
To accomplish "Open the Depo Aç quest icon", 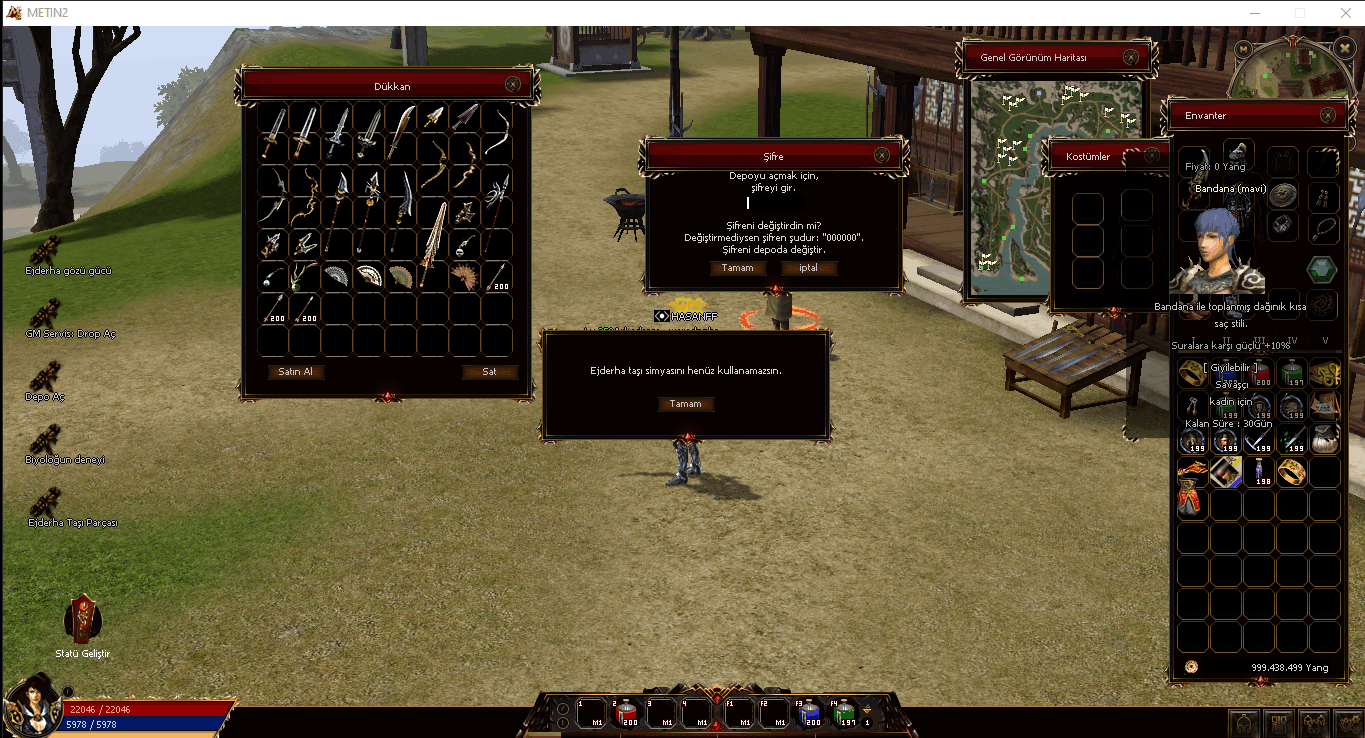I will (x=47, y=374).
